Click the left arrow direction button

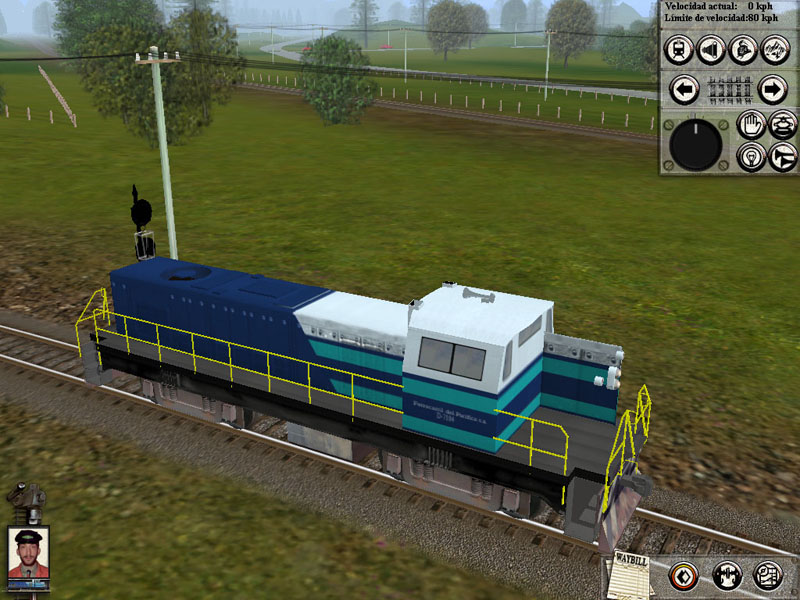click(683, 90)
